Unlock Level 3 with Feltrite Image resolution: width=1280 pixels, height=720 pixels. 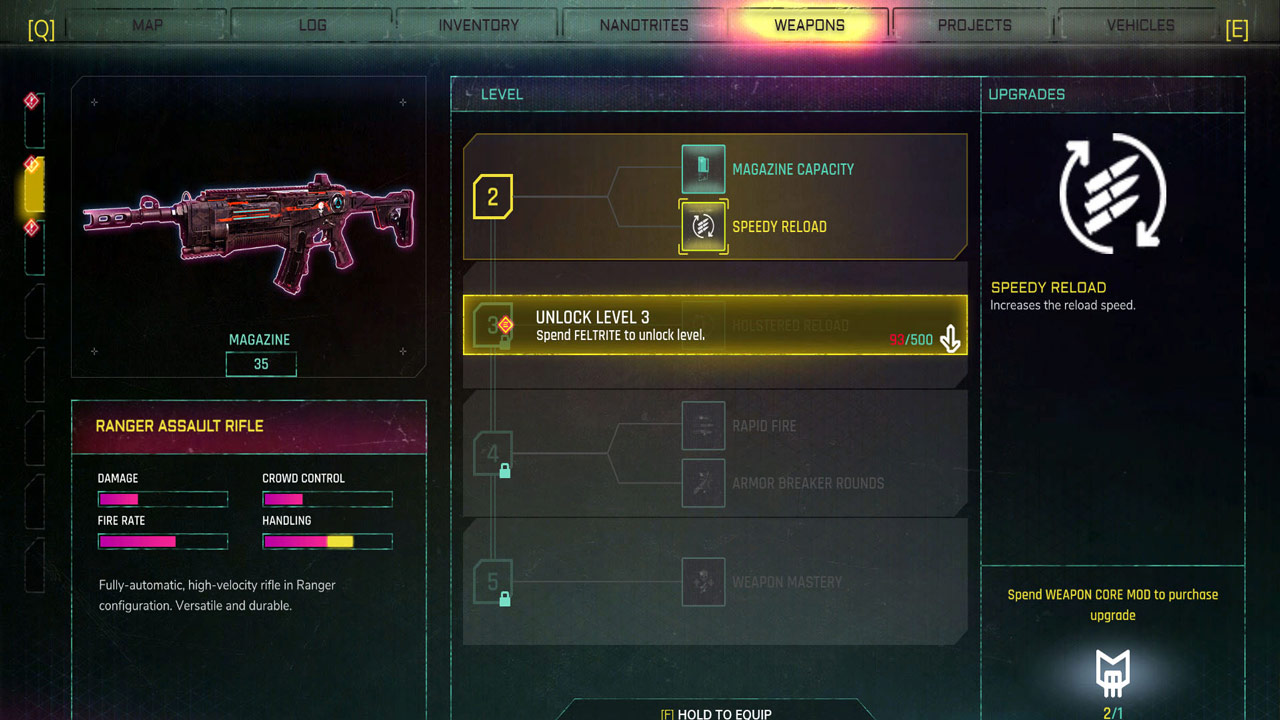715,325
